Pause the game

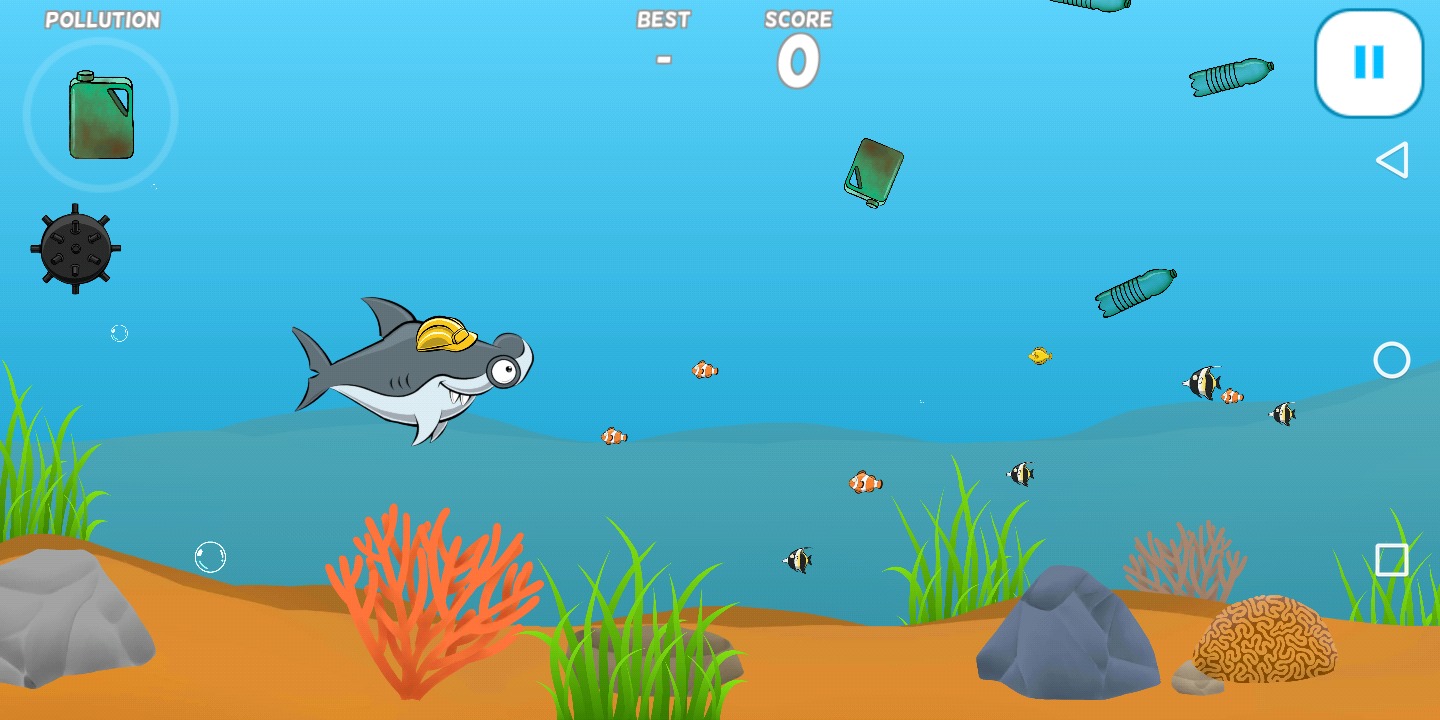tap(1367, 62)
